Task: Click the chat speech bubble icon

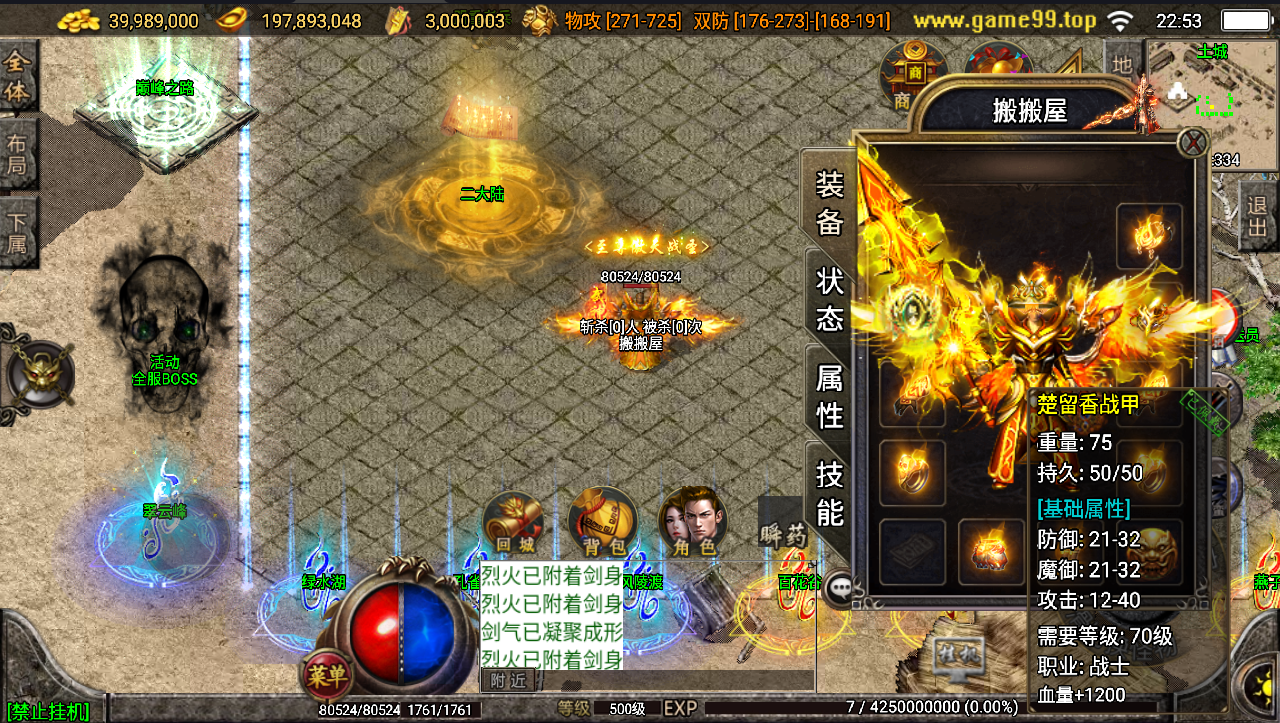Action: coord(840,589)
